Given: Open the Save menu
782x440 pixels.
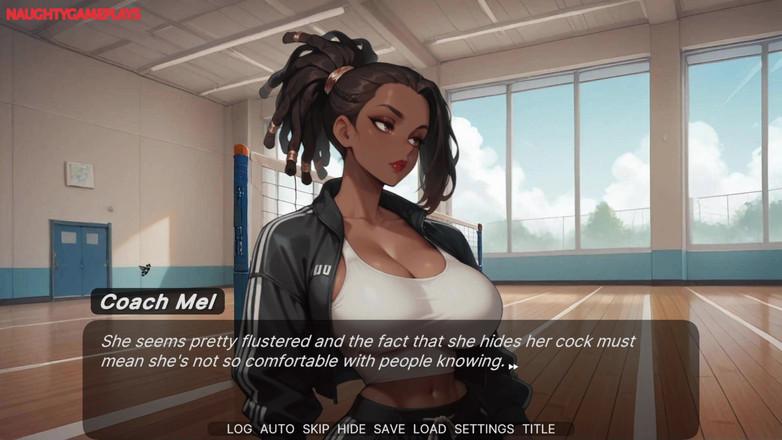Looking at the screenshot, I should pos(389,429).
